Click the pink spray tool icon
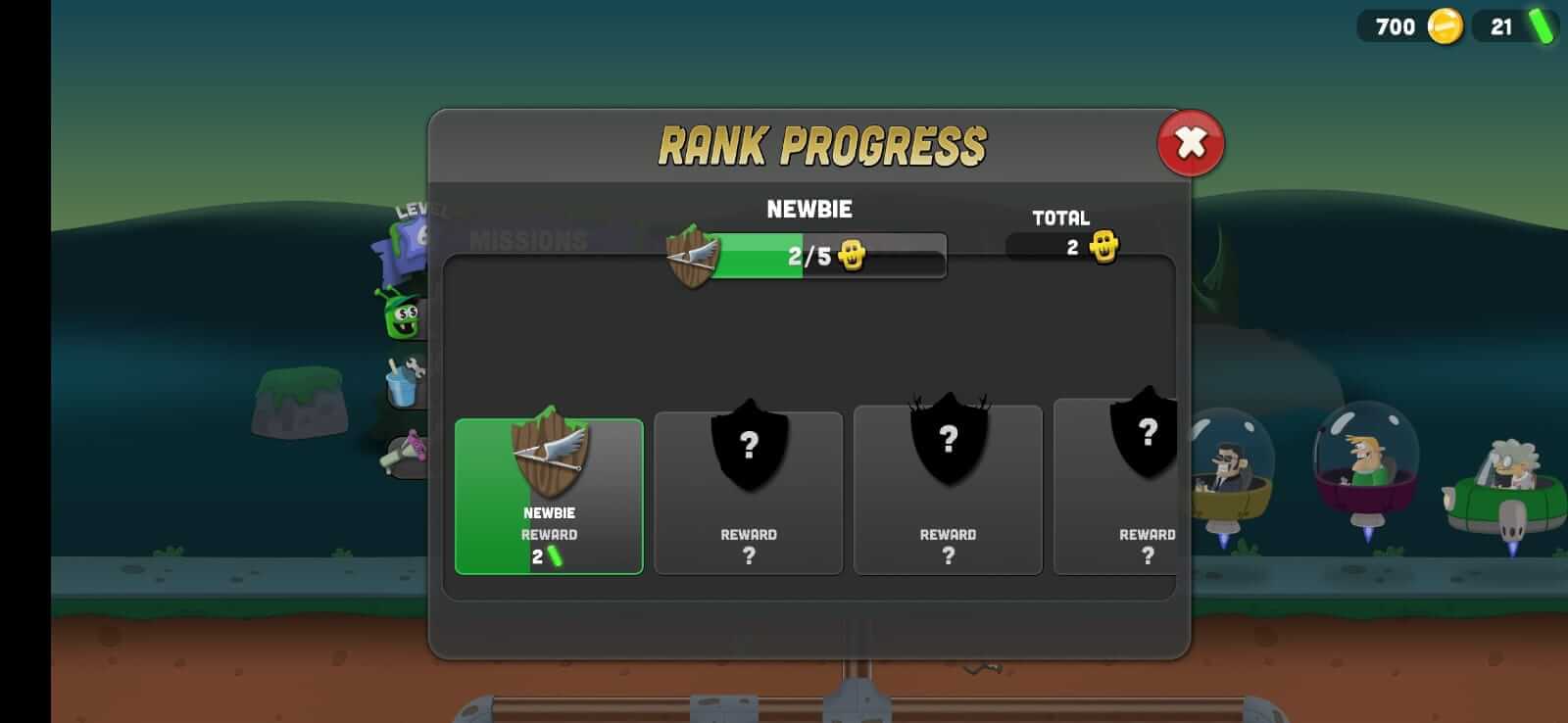Image resolution: width=1568 pixels, height=723 pixels. coord(407,451)
